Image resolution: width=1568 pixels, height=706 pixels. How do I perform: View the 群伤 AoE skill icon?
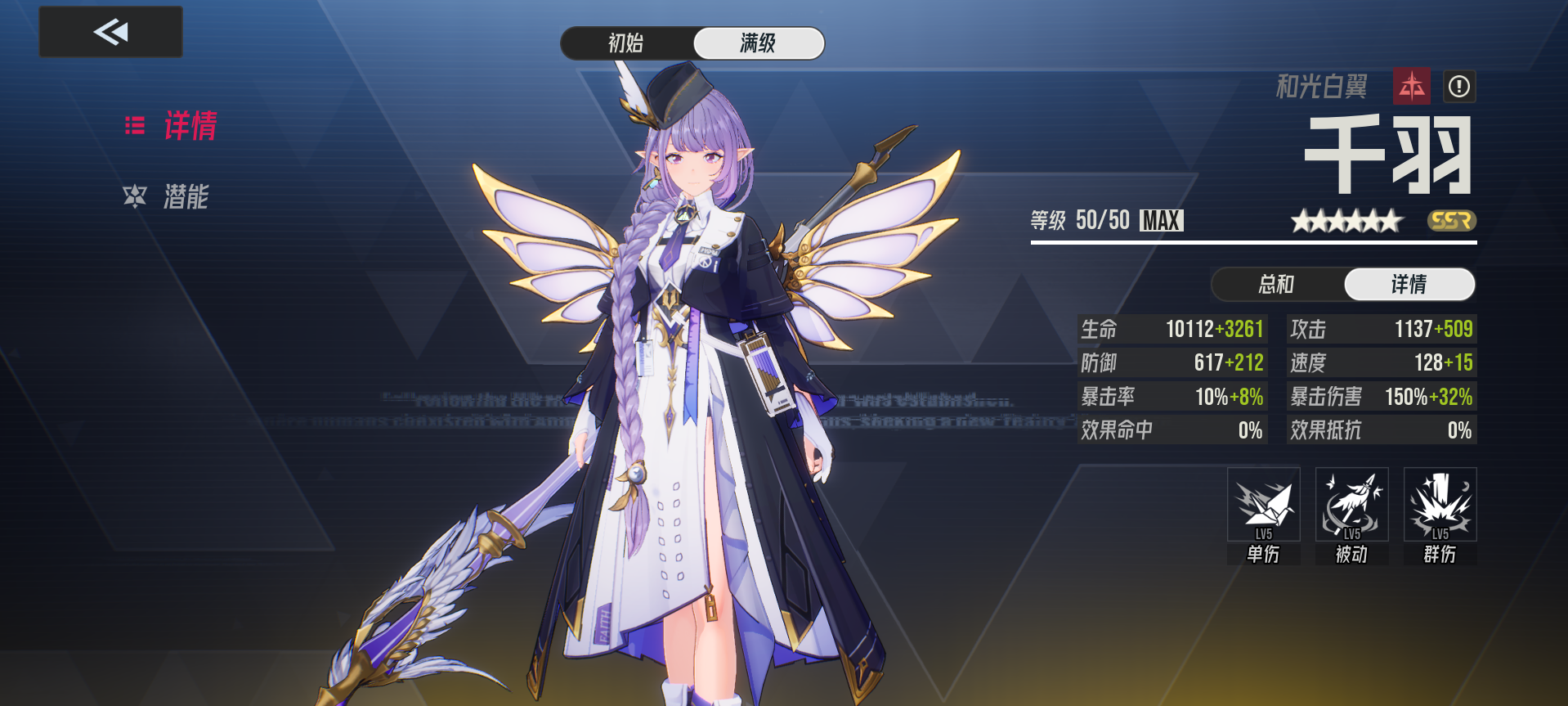click(1439, 506)
